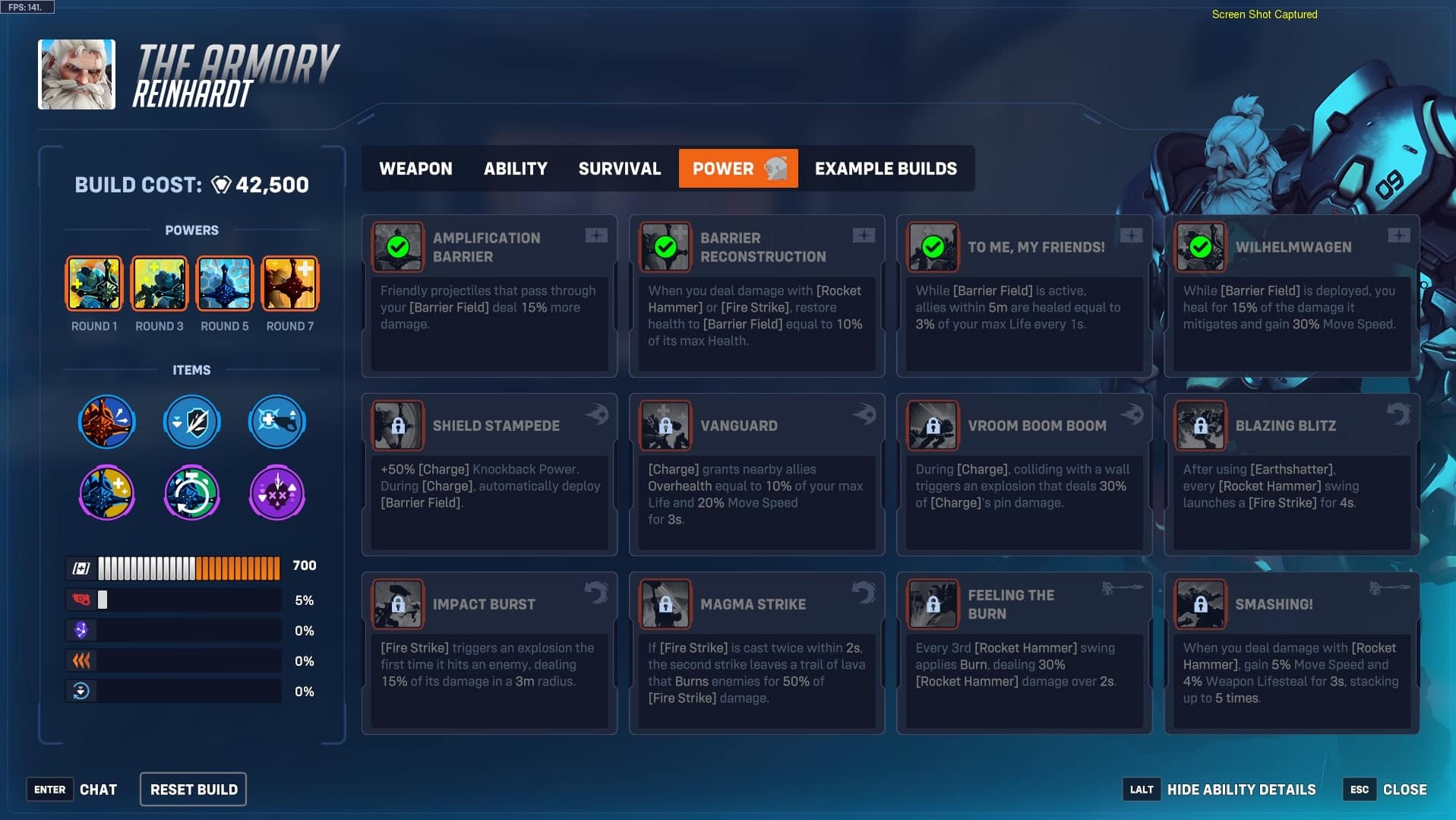Click the Wilhelmwagen power icon
1456x820 pixels.
pos(1200,246)
